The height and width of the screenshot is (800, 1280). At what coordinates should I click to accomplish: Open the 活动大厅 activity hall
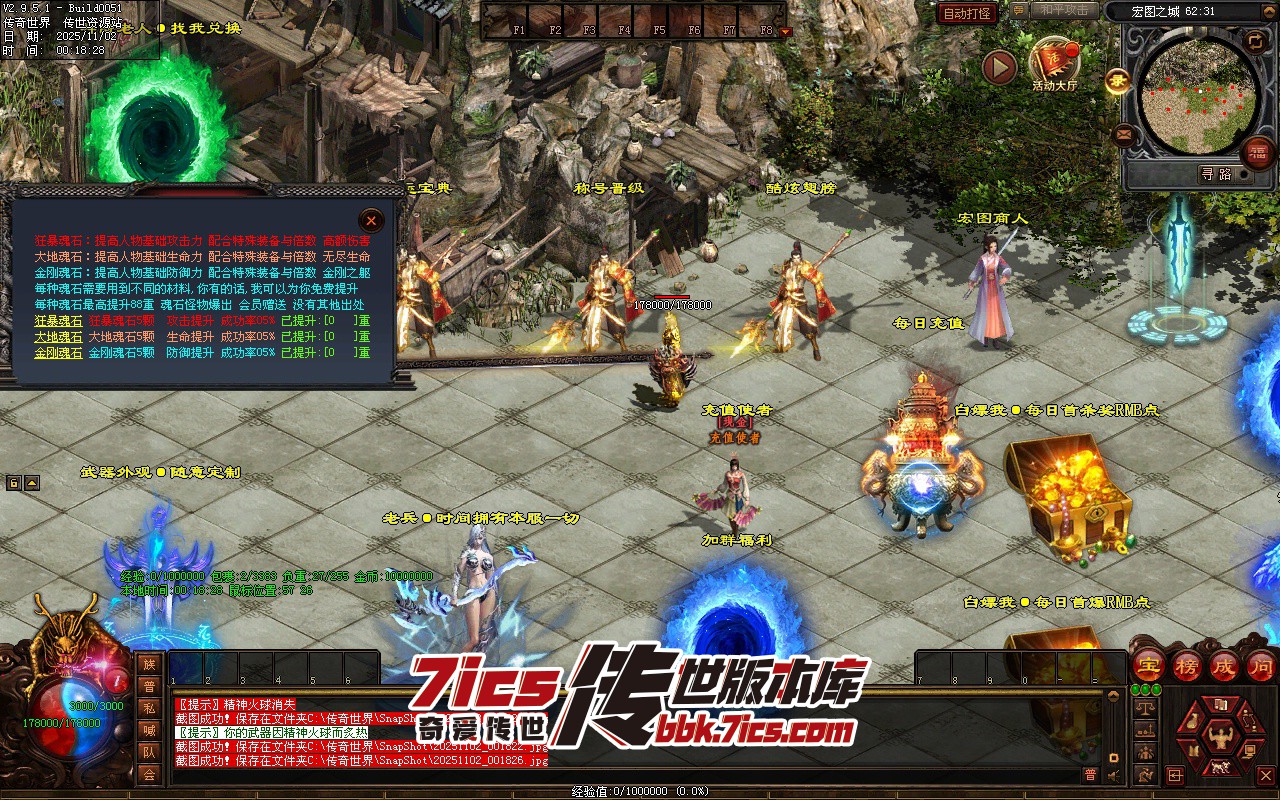[x=1054, y=63]
